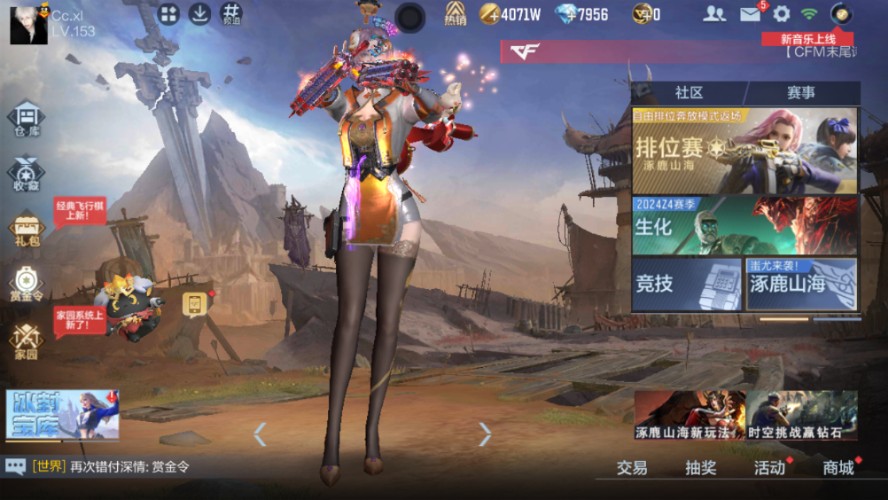Screen dimensions: 888x500
Task: Start 排位赛 ranked match mode
Action: click(744, 150)
